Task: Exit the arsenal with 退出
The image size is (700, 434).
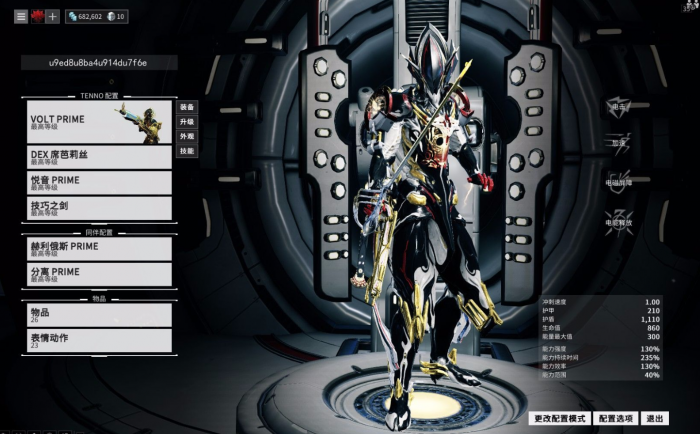Action: click(655, 418)
